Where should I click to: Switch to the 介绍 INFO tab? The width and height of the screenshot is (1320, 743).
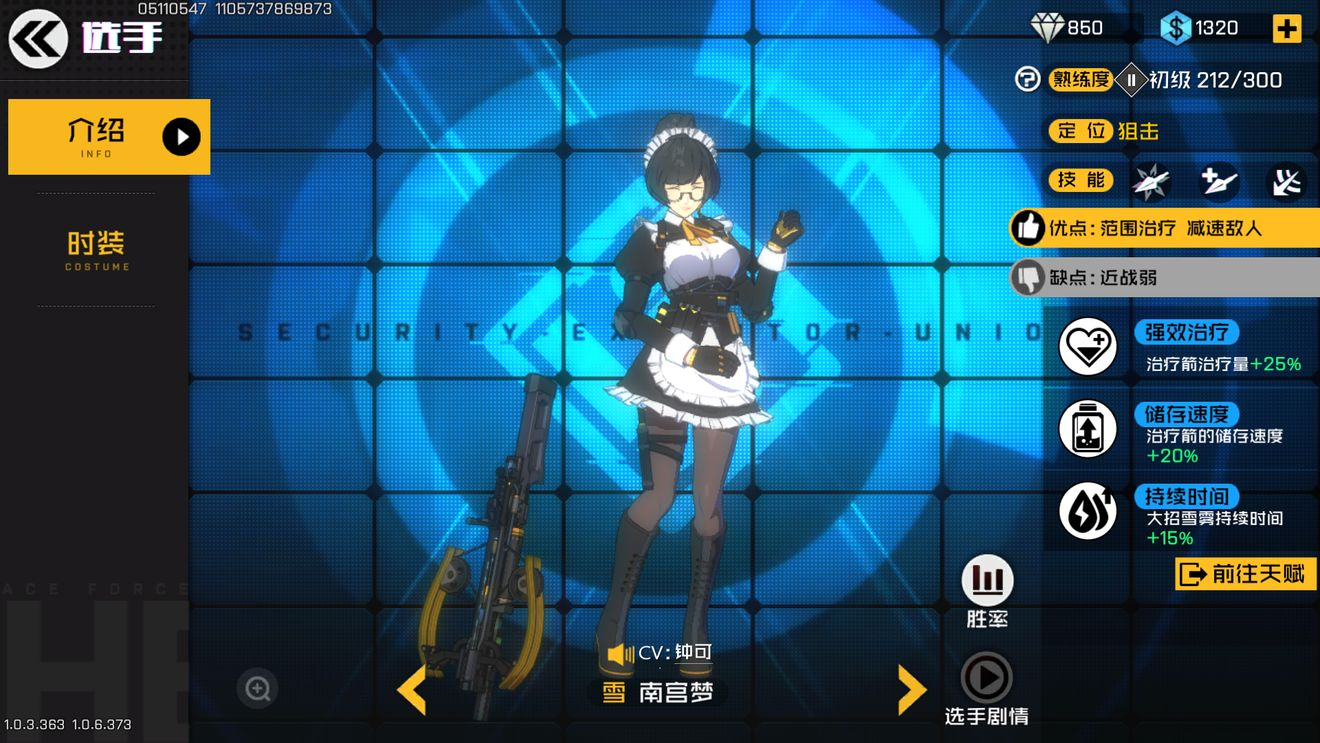109,137
